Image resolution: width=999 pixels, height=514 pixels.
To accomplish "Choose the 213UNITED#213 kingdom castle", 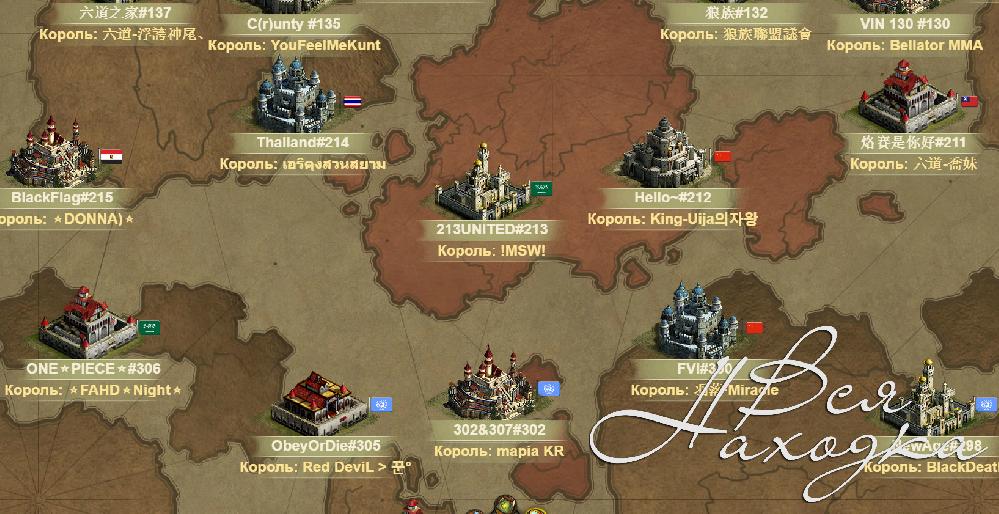I will point(483,185).
